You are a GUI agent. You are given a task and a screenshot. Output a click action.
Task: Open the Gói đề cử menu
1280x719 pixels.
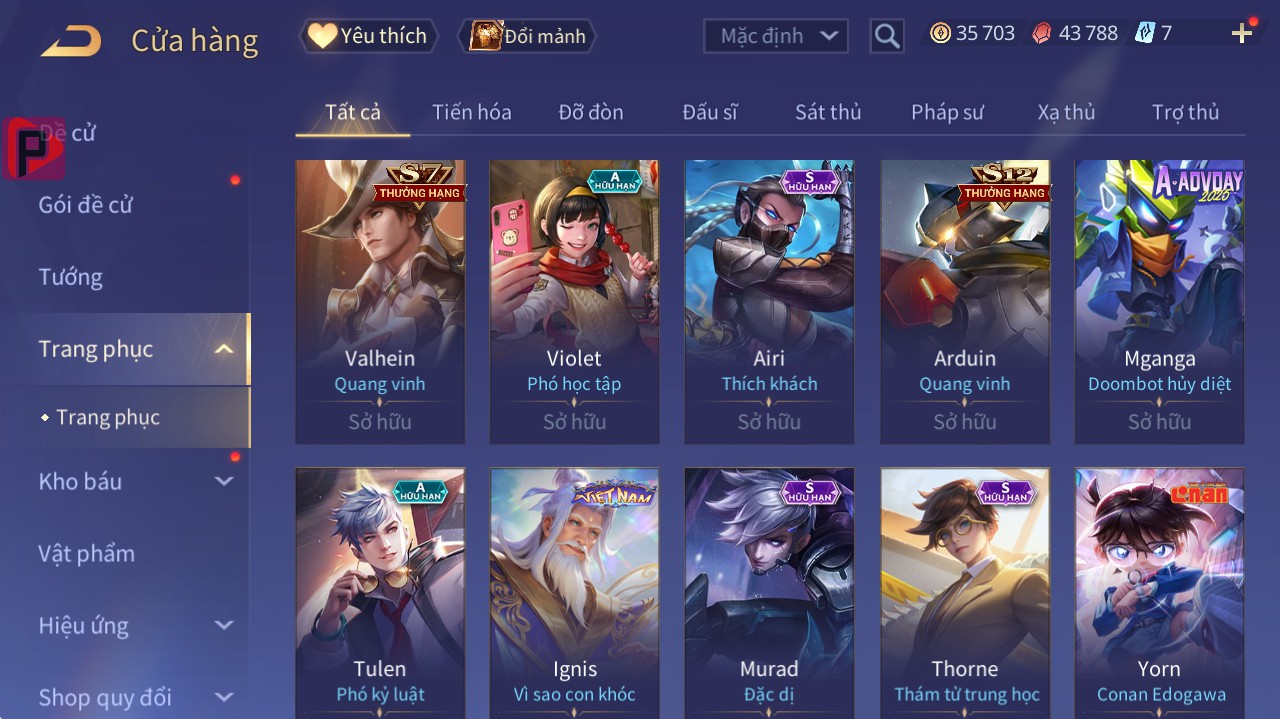(86, 205)
